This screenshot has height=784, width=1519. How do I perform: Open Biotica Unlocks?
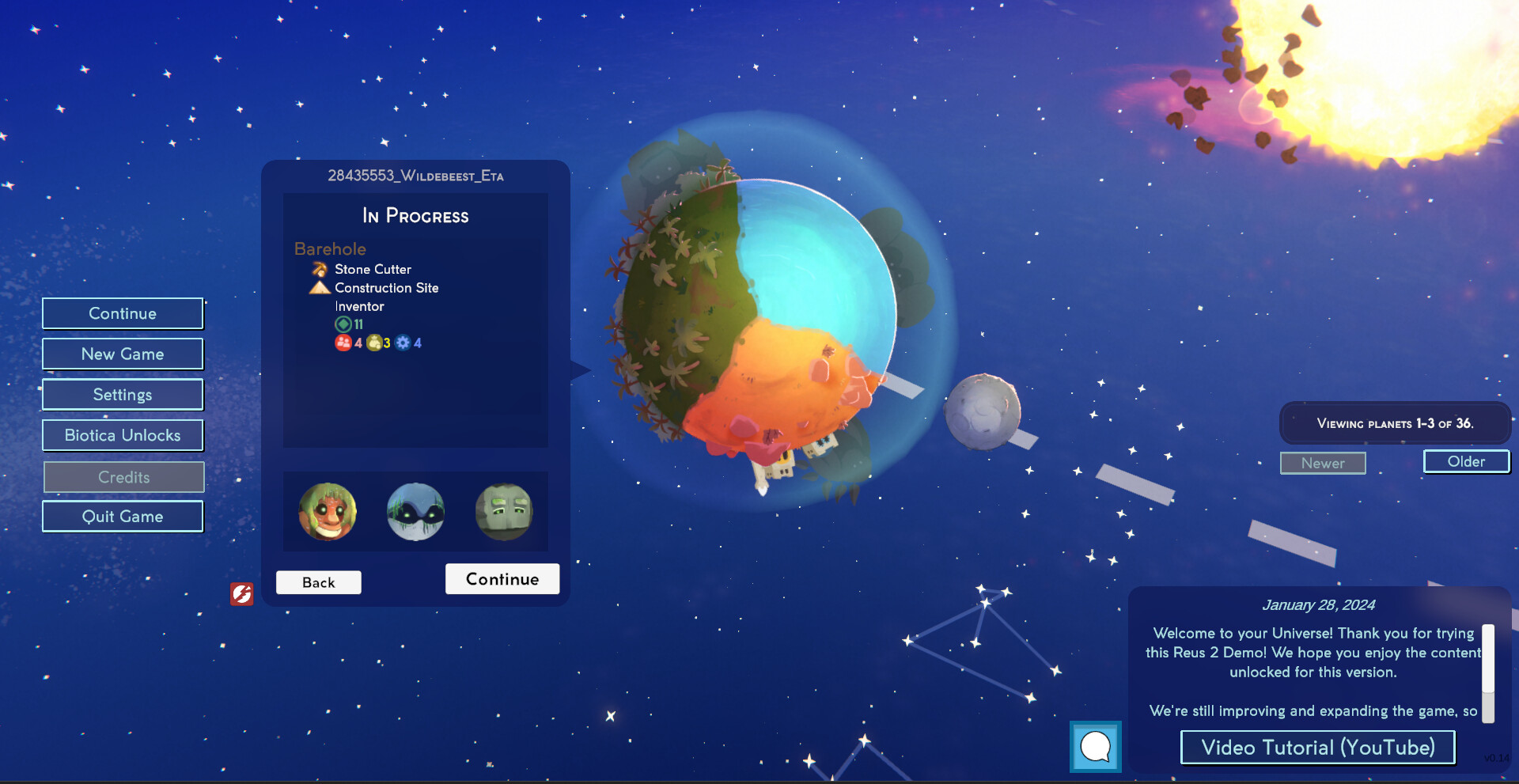click(123, 435)
